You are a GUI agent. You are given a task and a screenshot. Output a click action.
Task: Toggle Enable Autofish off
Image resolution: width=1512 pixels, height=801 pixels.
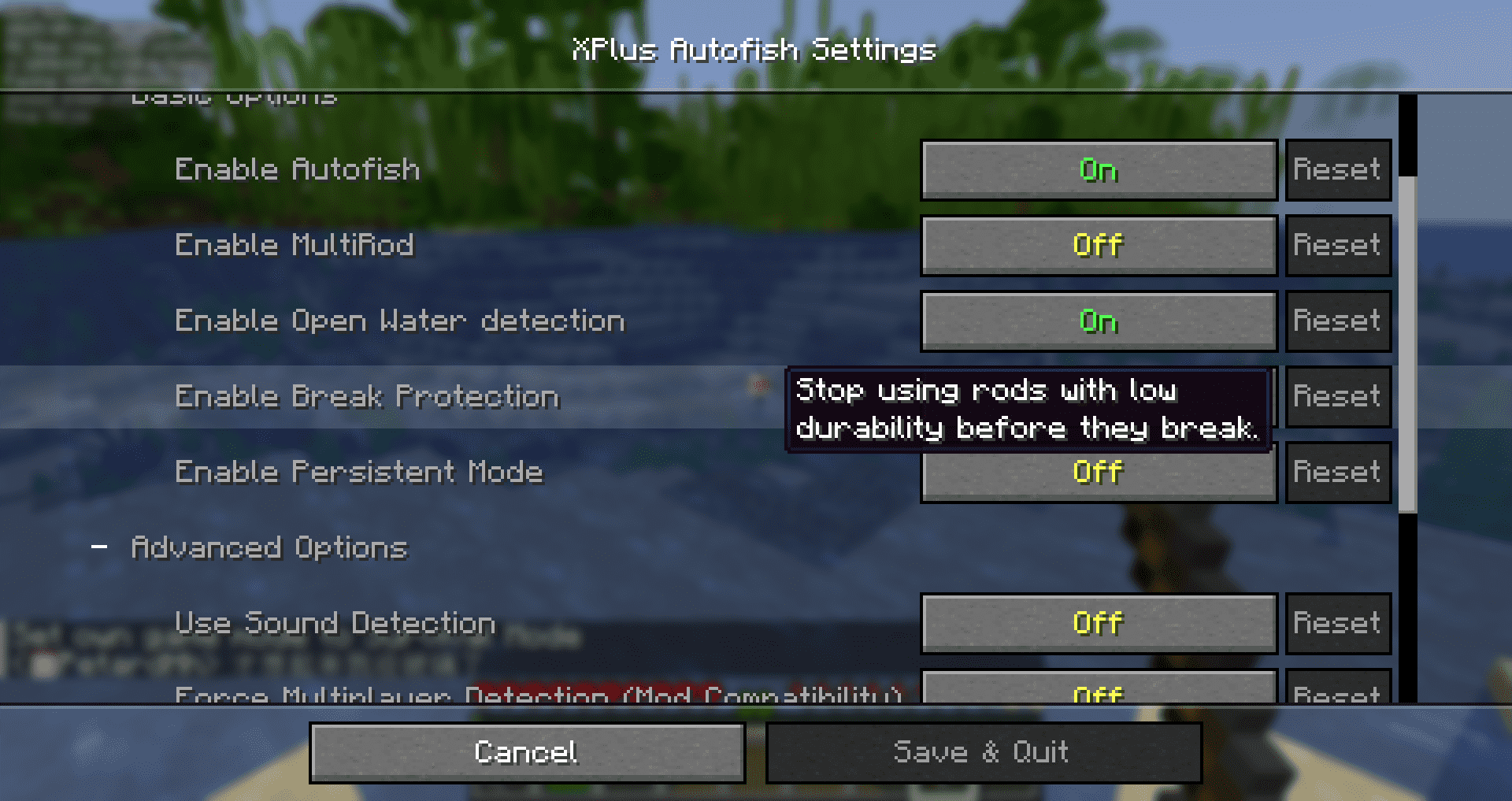pos(1098,169)
